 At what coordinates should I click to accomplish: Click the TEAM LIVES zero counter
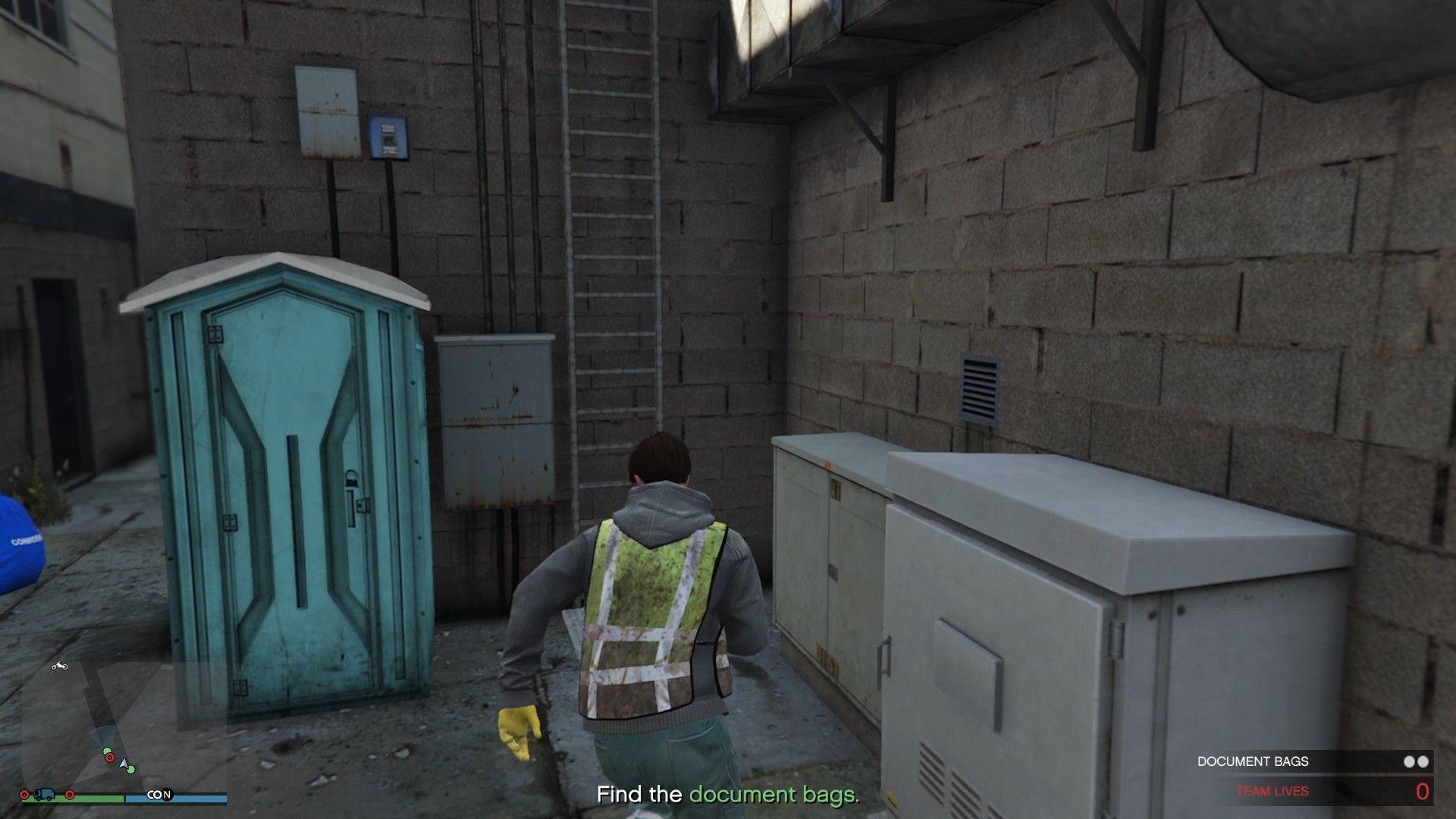coord(1425,790)
